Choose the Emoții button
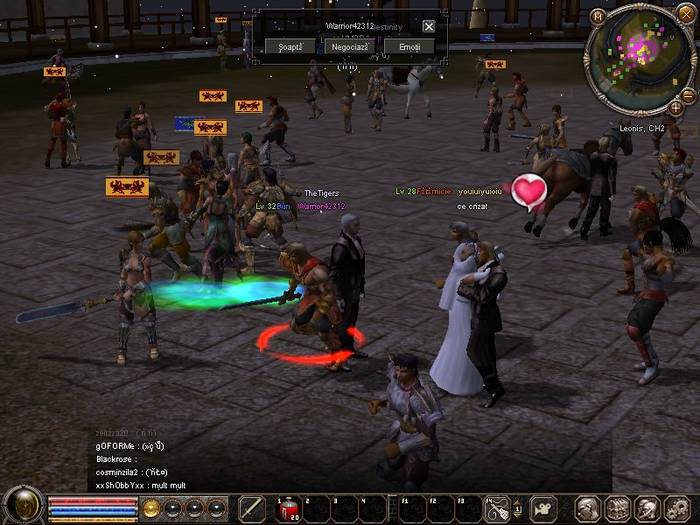The width and height of the screenshot is (700, 525). pyautogui.click(x=410, y=47)
